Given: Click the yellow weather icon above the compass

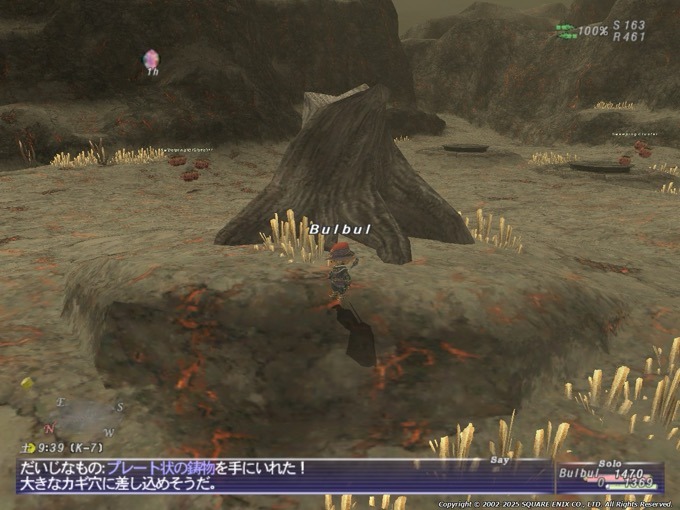Looking at the screenshot, I should pyautogui.click(x=27, y=383).
